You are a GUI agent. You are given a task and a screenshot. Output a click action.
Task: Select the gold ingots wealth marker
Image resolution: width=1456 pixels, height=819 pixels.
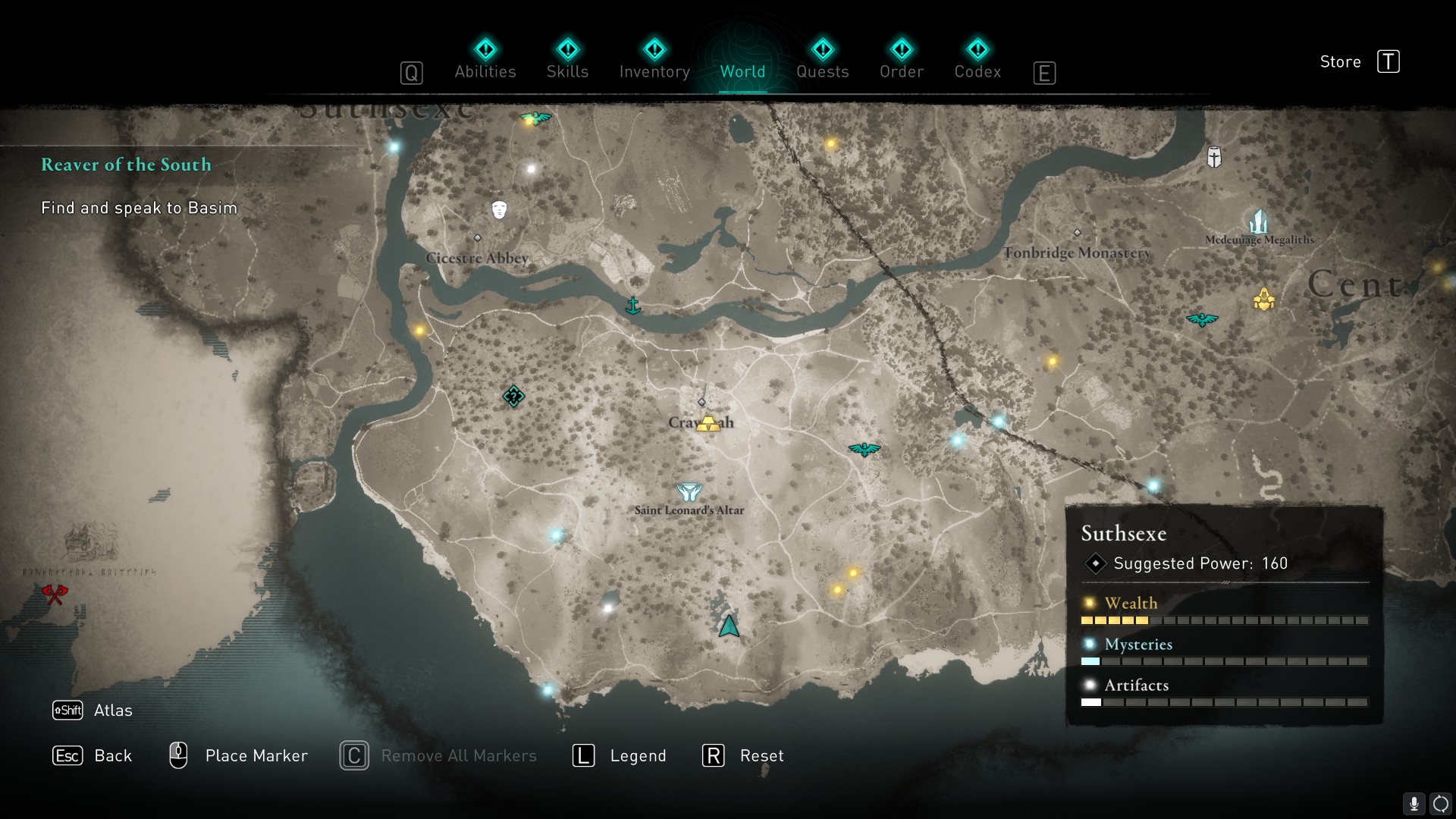[x=708, y=423]
